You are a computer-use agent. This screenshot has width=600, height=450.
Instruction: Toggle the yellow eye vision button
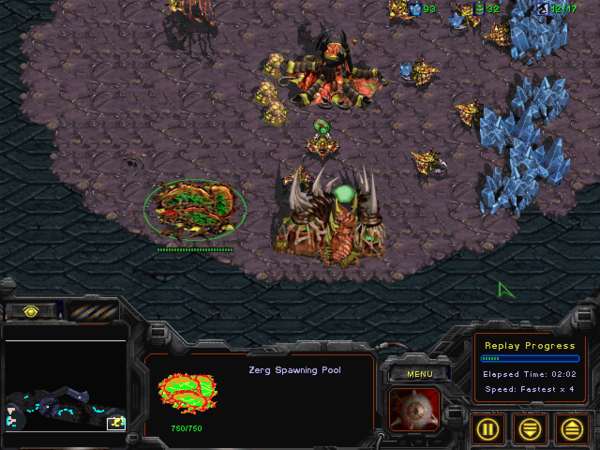coord(31,311)
